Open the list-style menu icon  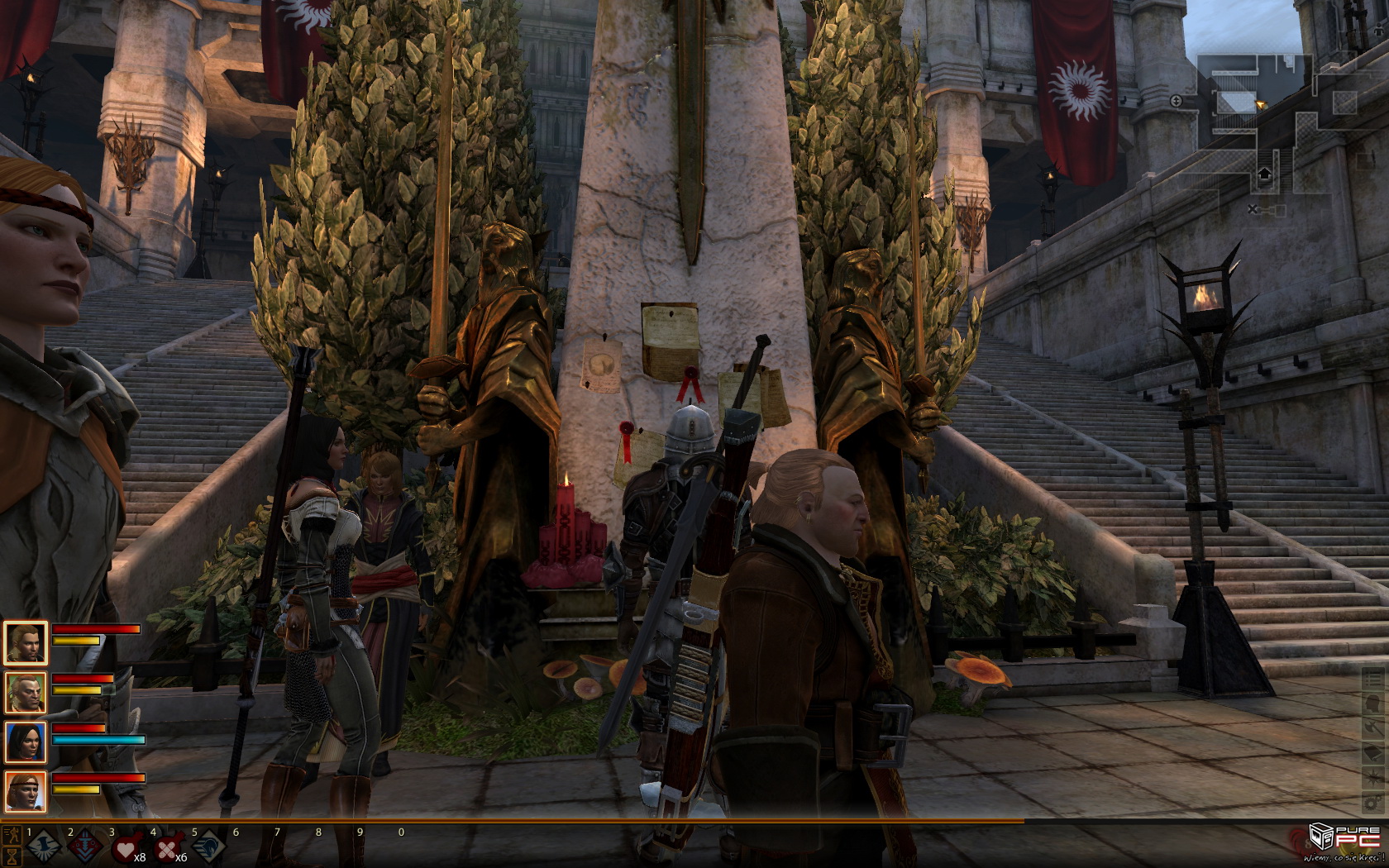(1372, 678)
